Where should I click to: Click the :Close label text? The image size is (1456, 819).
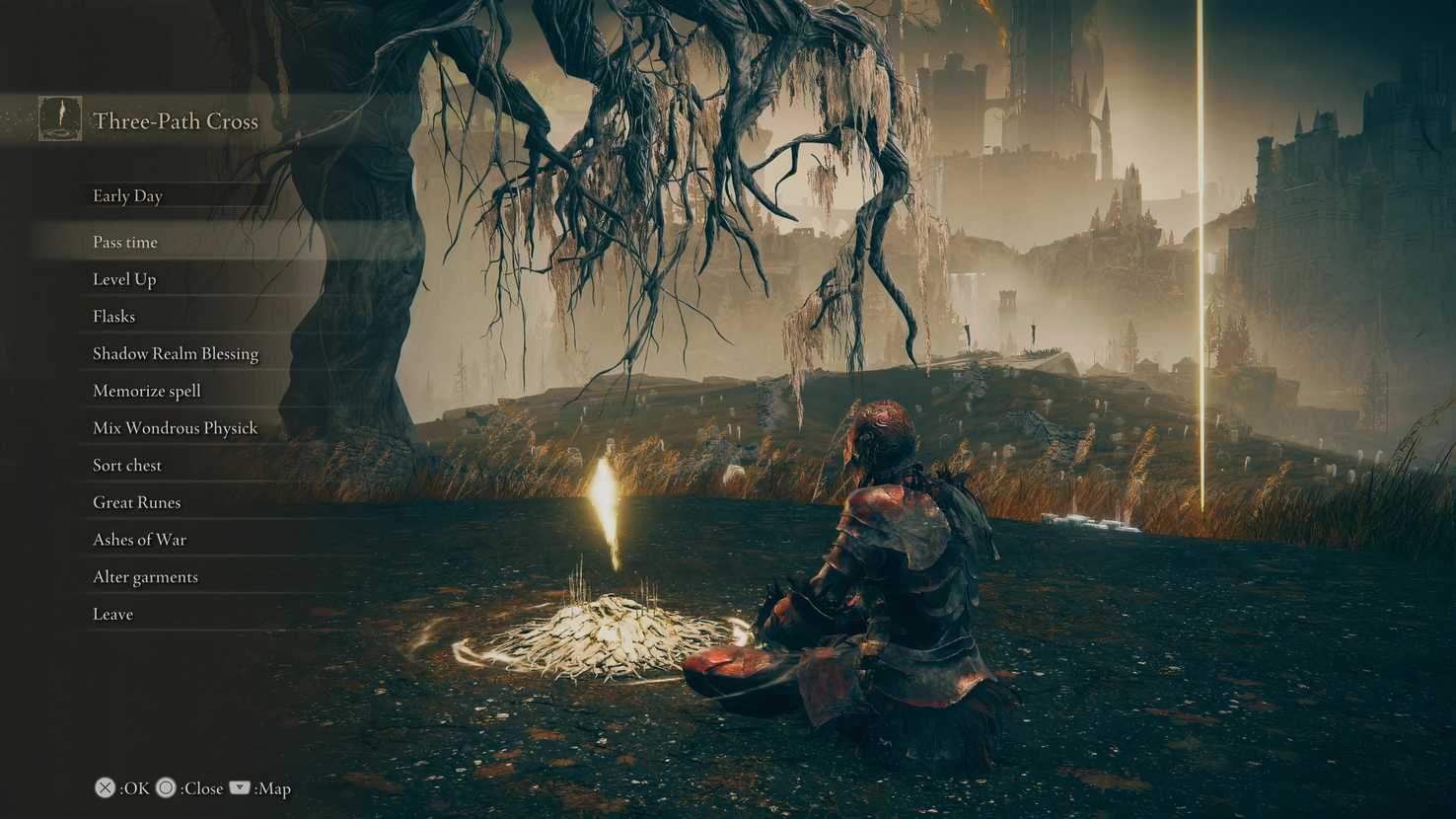(x=201, y=788)
